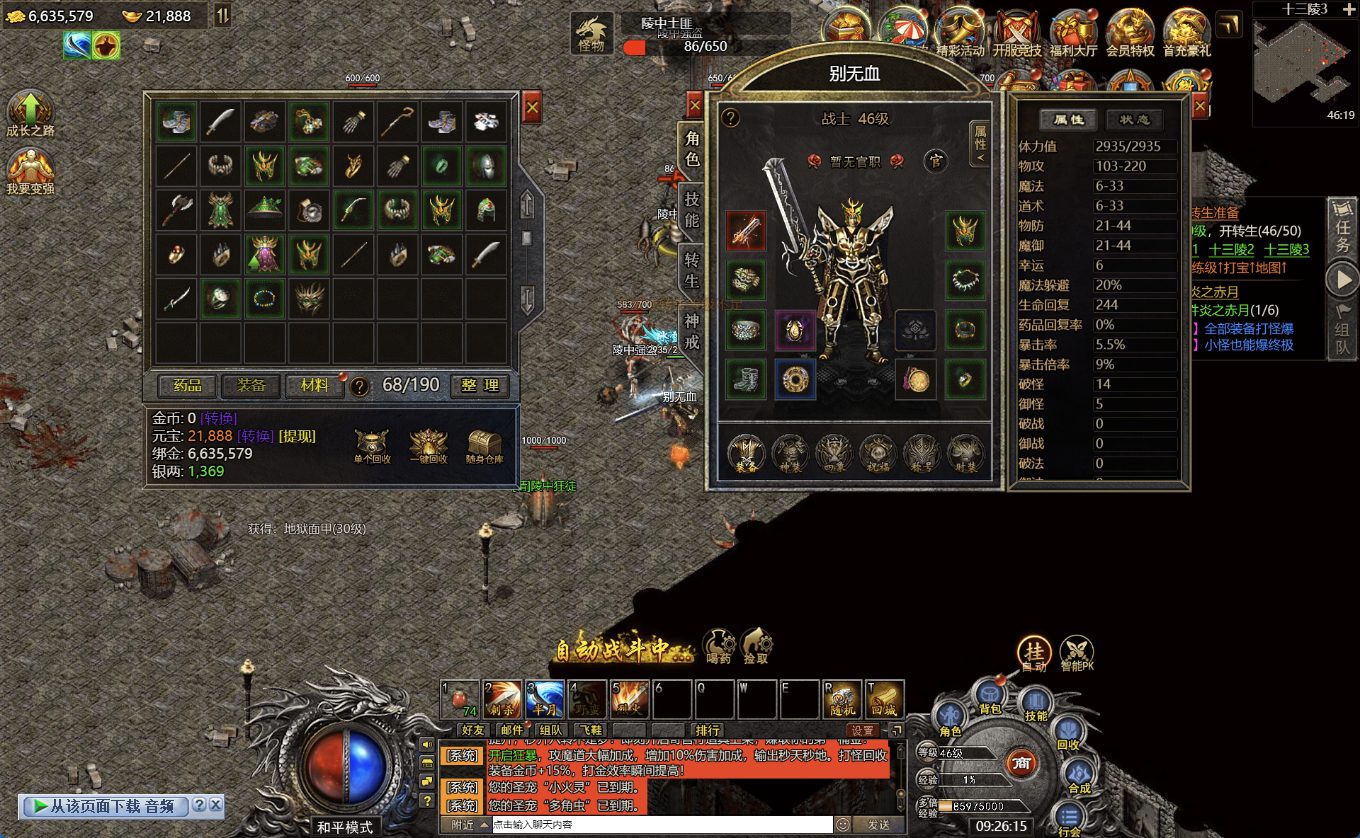Click the chat message input field
The width and height of the screenshot is (1360, 838).
pos(660,825)
